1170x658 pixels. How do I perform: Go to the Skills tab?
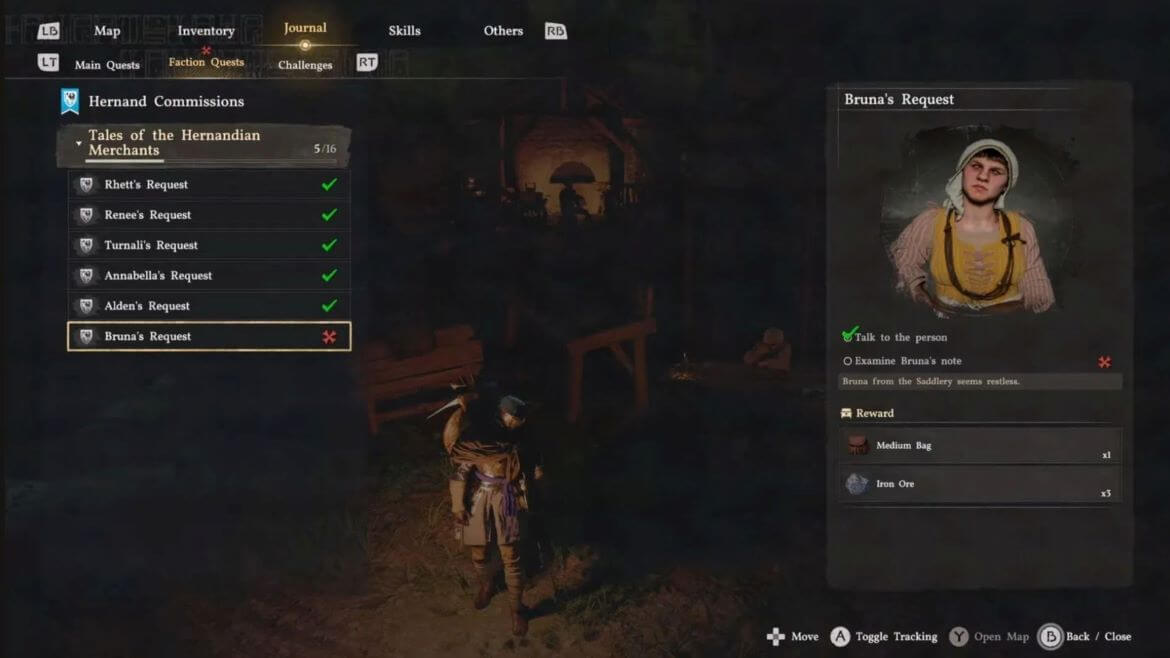(x=404, y=31)
